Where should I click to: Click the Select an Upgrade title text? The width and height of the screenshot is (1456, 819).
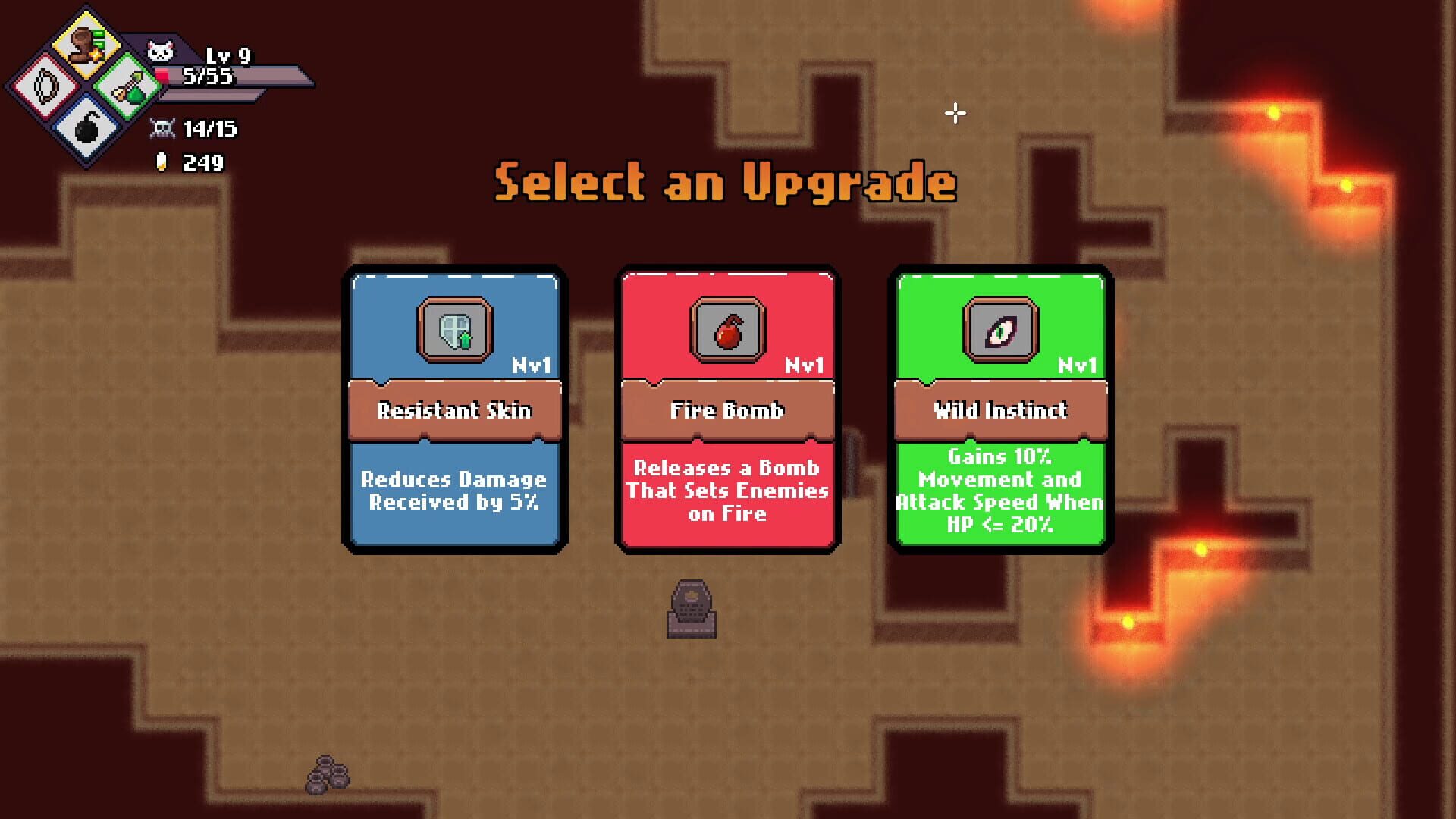pos(726,182)
